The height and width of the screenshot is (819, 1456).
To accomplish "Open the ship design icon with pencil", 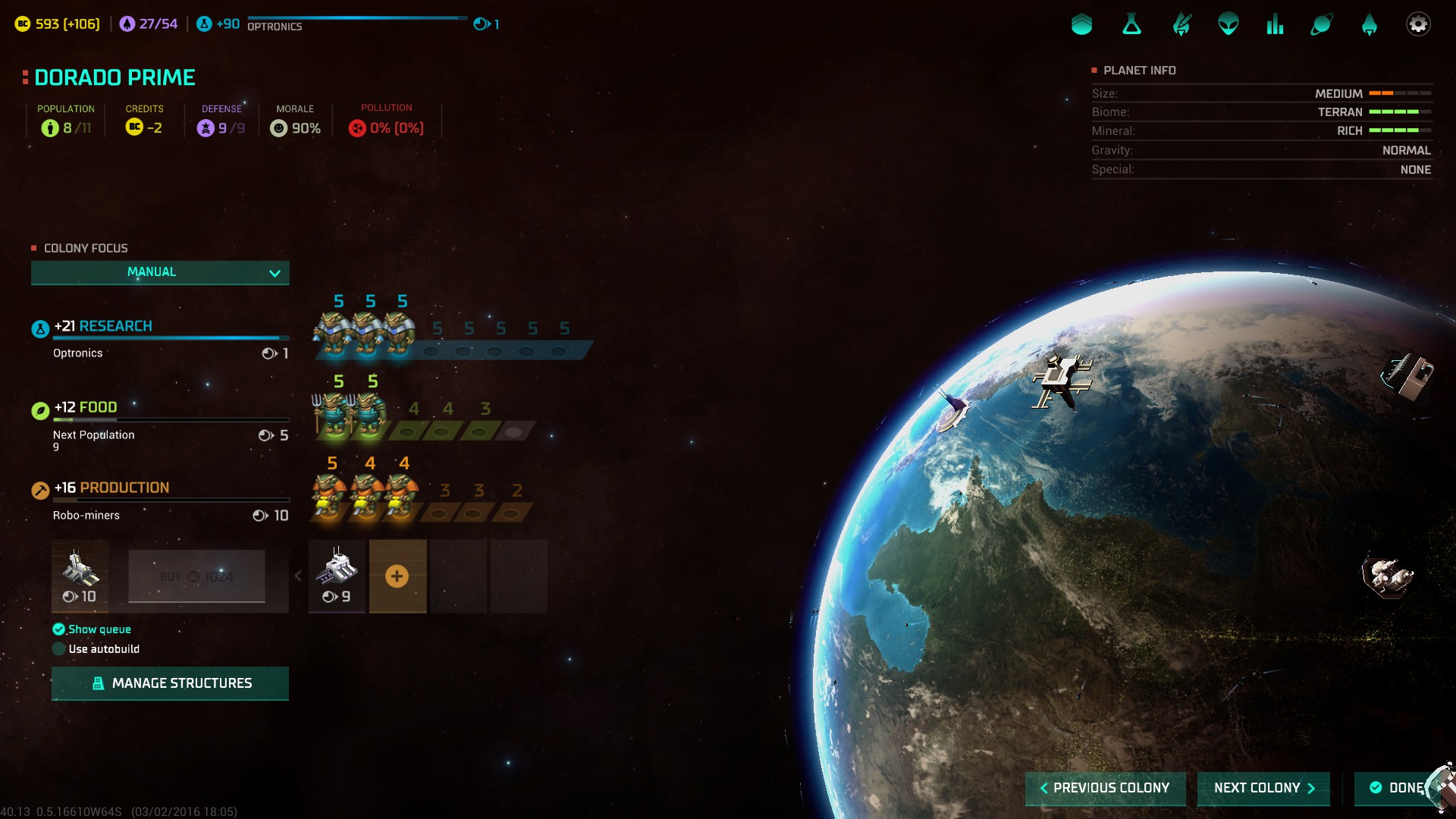I will (x=1181, y=24).
